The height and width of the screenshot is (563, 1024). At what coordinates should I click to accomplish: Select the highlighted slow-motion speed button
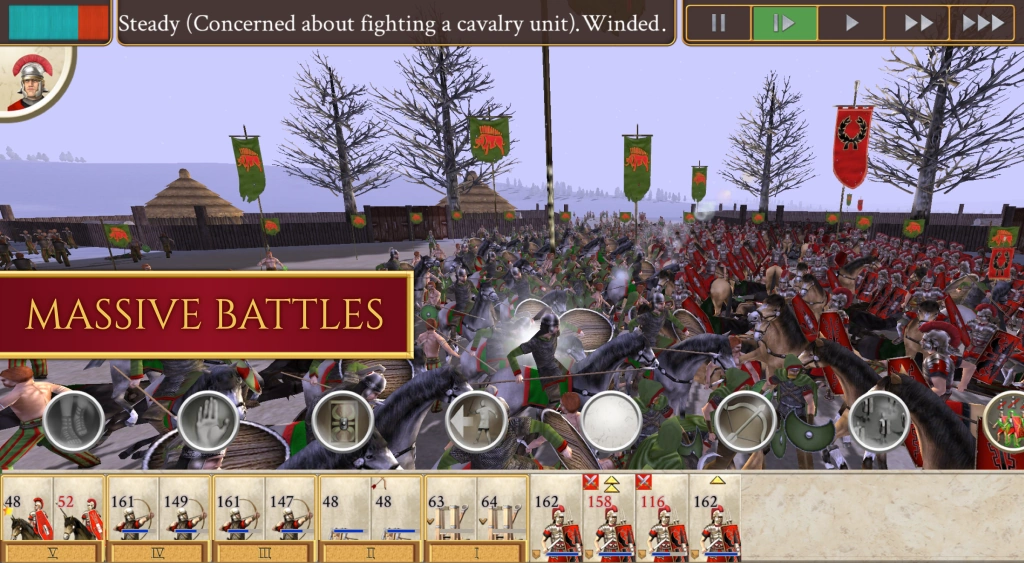(784, 23)
